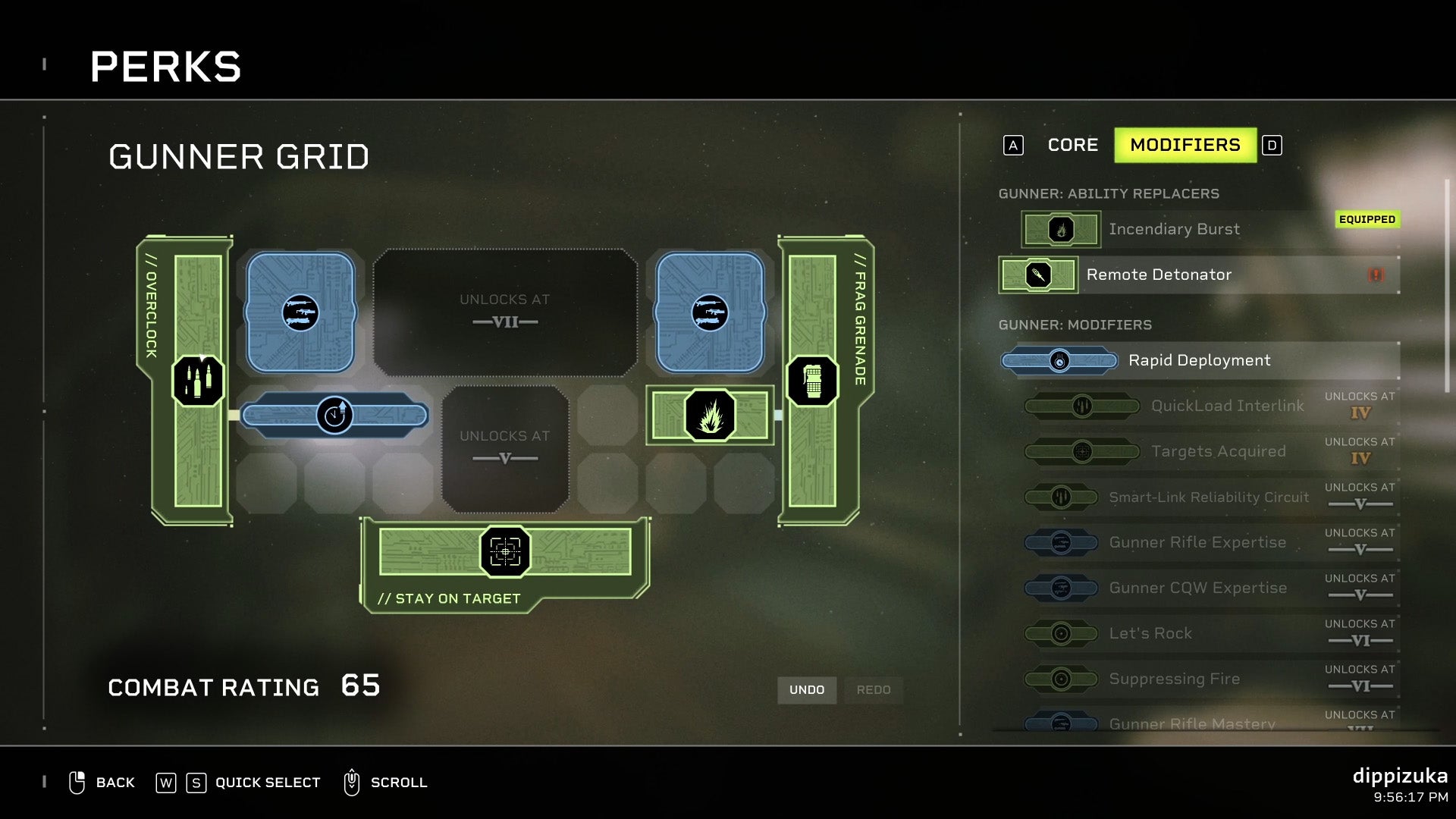Click the Stay On Target crosshair icon

(504, 552)
